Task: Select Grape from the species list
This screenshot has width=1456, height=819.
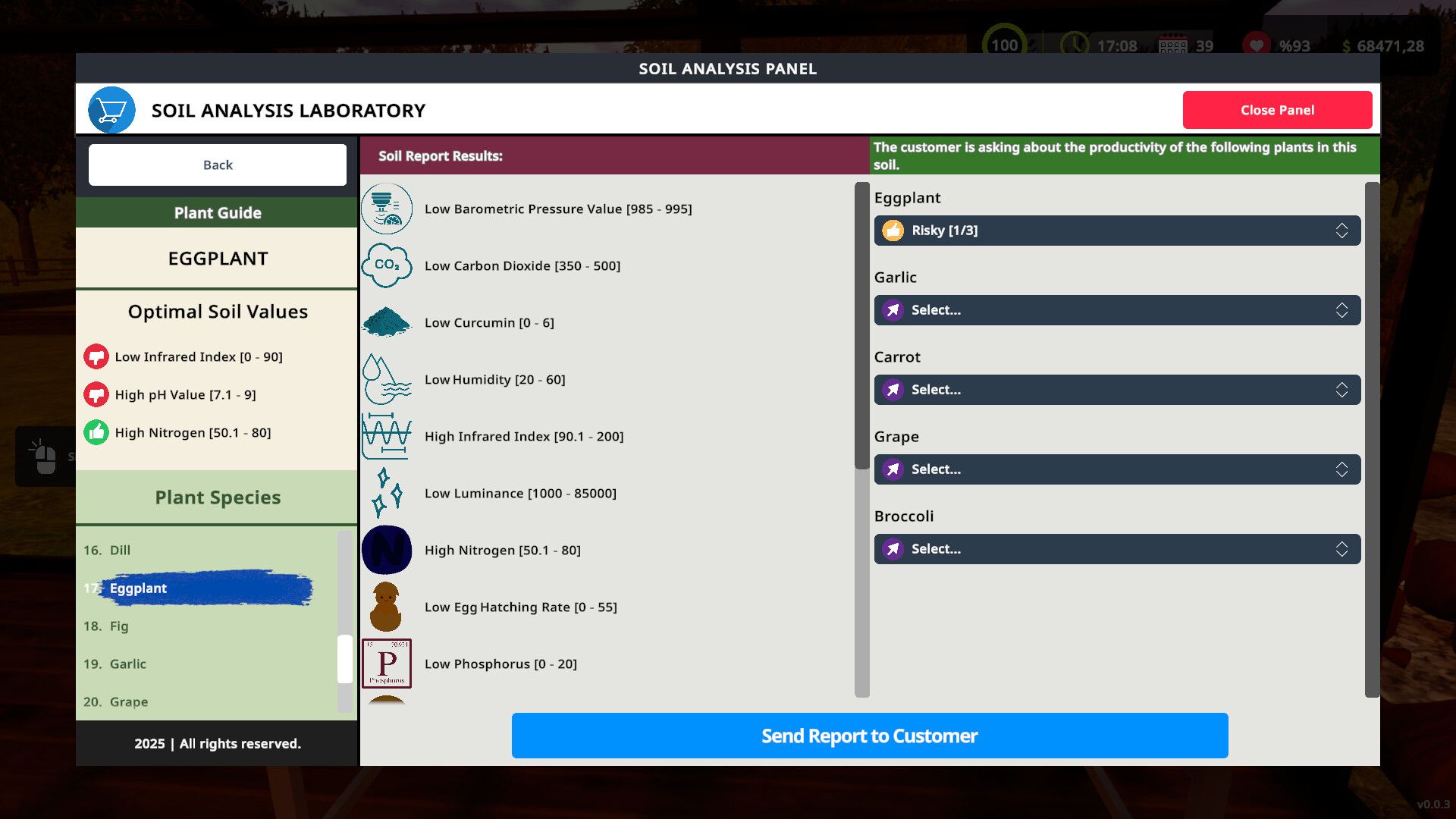Action: click(x=128, y=701)
